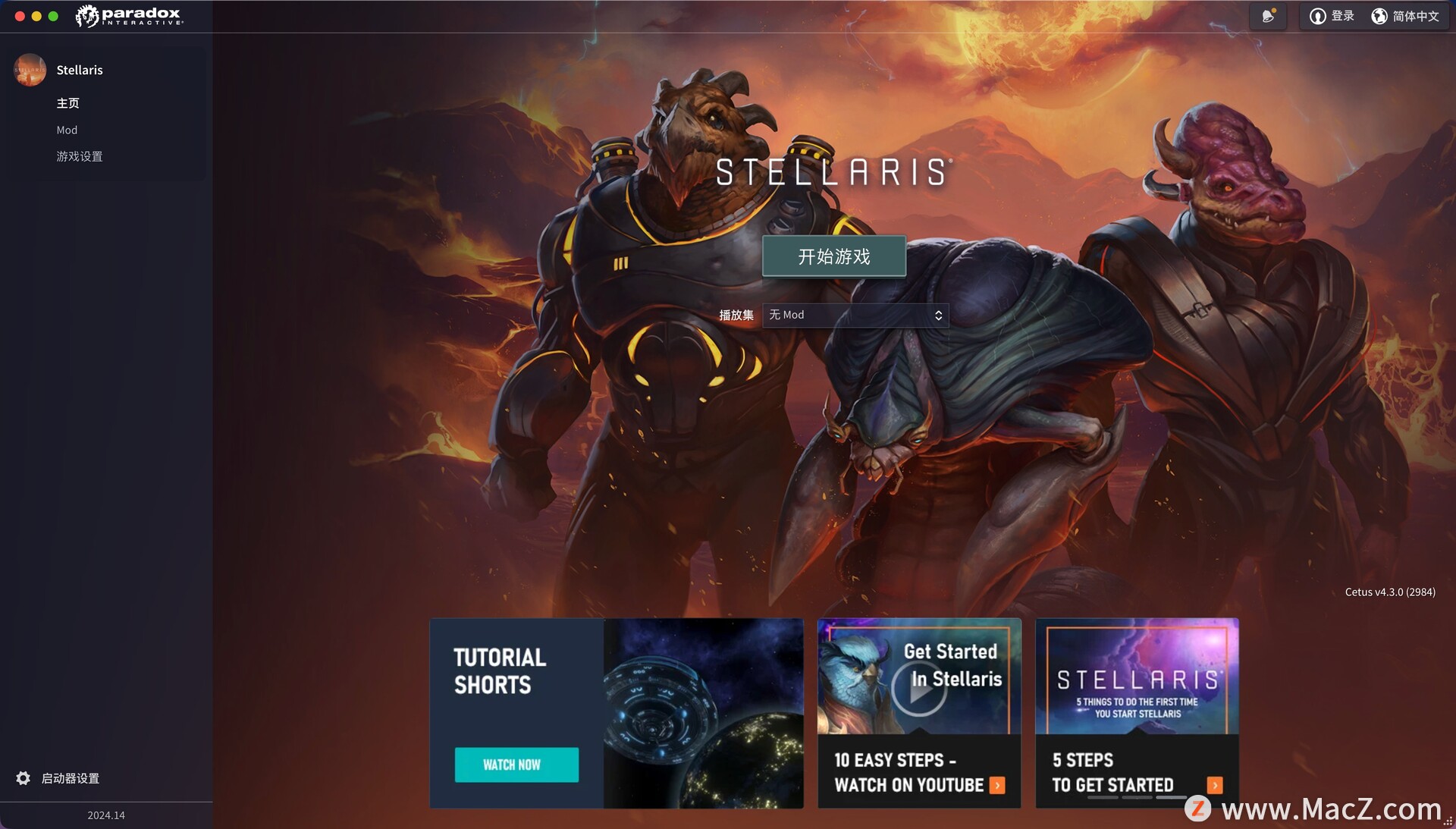The image size is (1456, 829).
Task: Go to the 主页 home page
Action: click(67, 103)
